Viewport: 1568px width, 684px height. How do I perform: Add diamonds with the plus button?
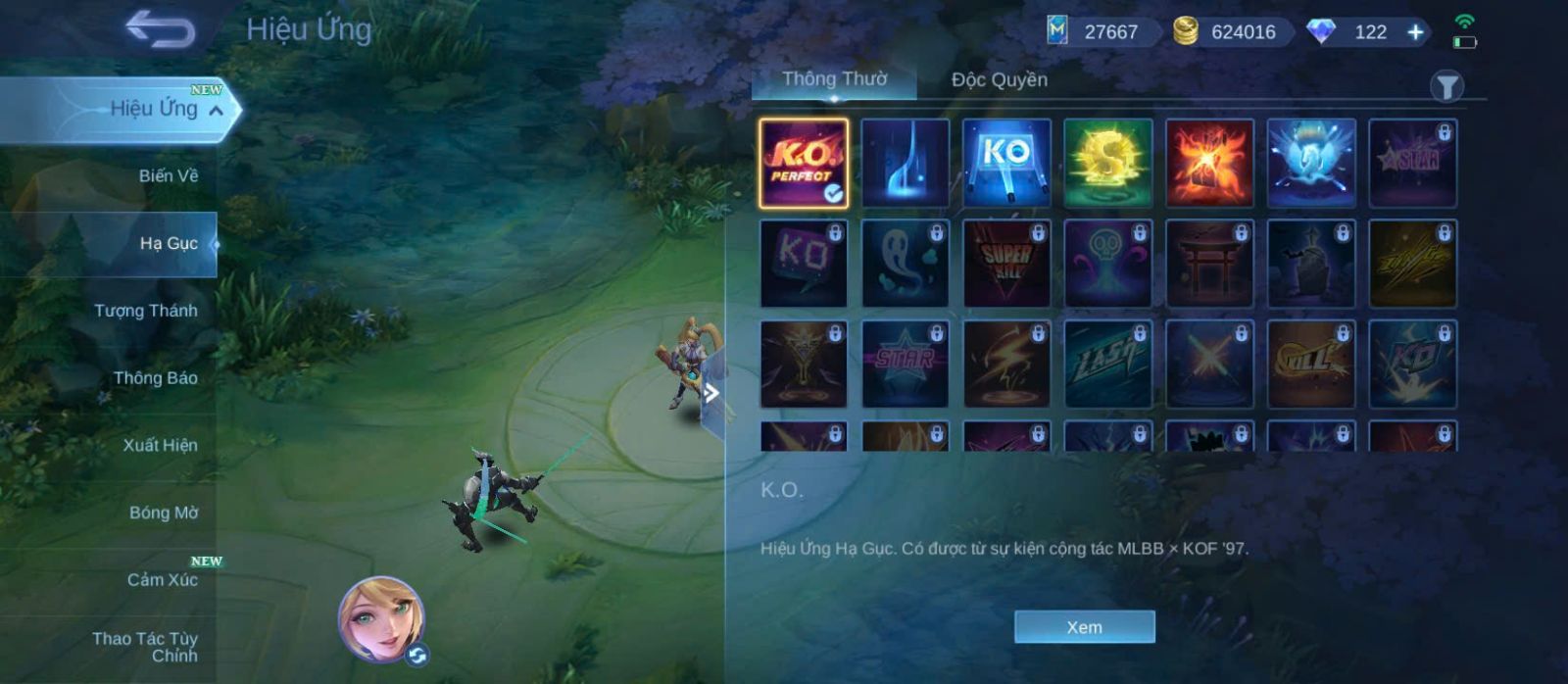(x=1415, y=32)
